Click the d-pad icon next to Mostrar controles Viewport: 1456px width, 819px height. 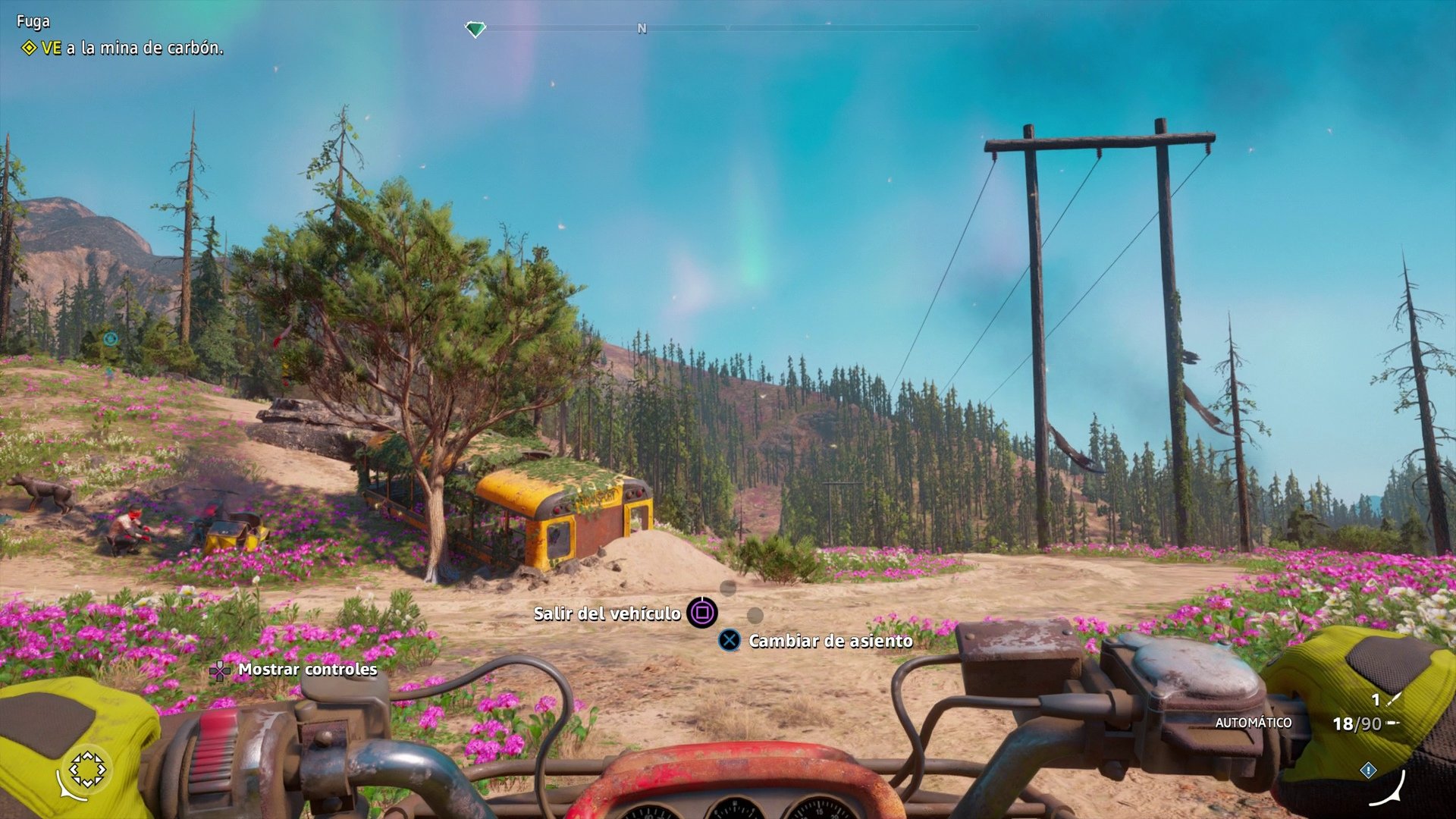(221, 670)
